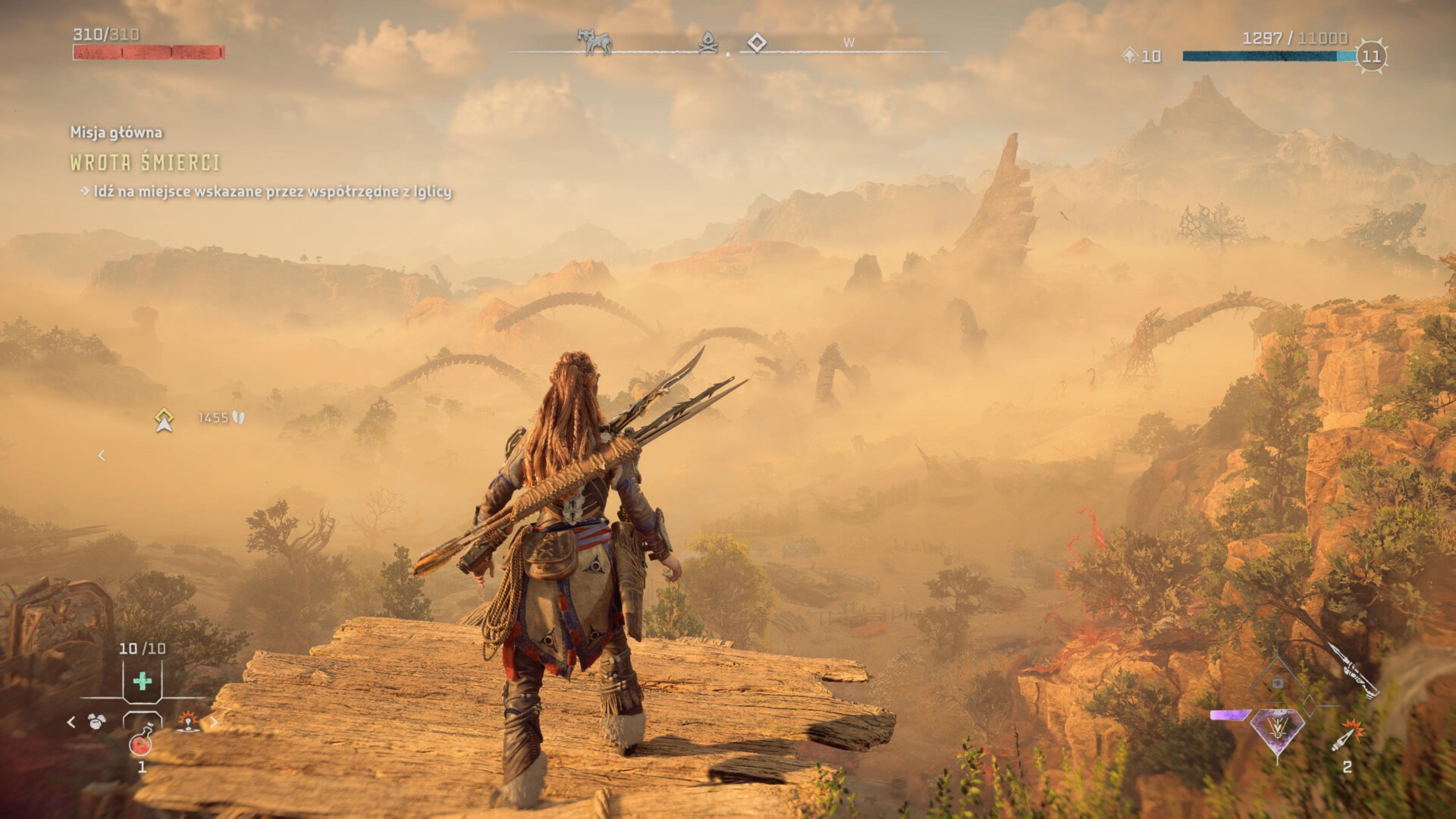Click the diamond quest marker on compass
This screenshot has height=819, width=1456.
[x=756, y=42]
